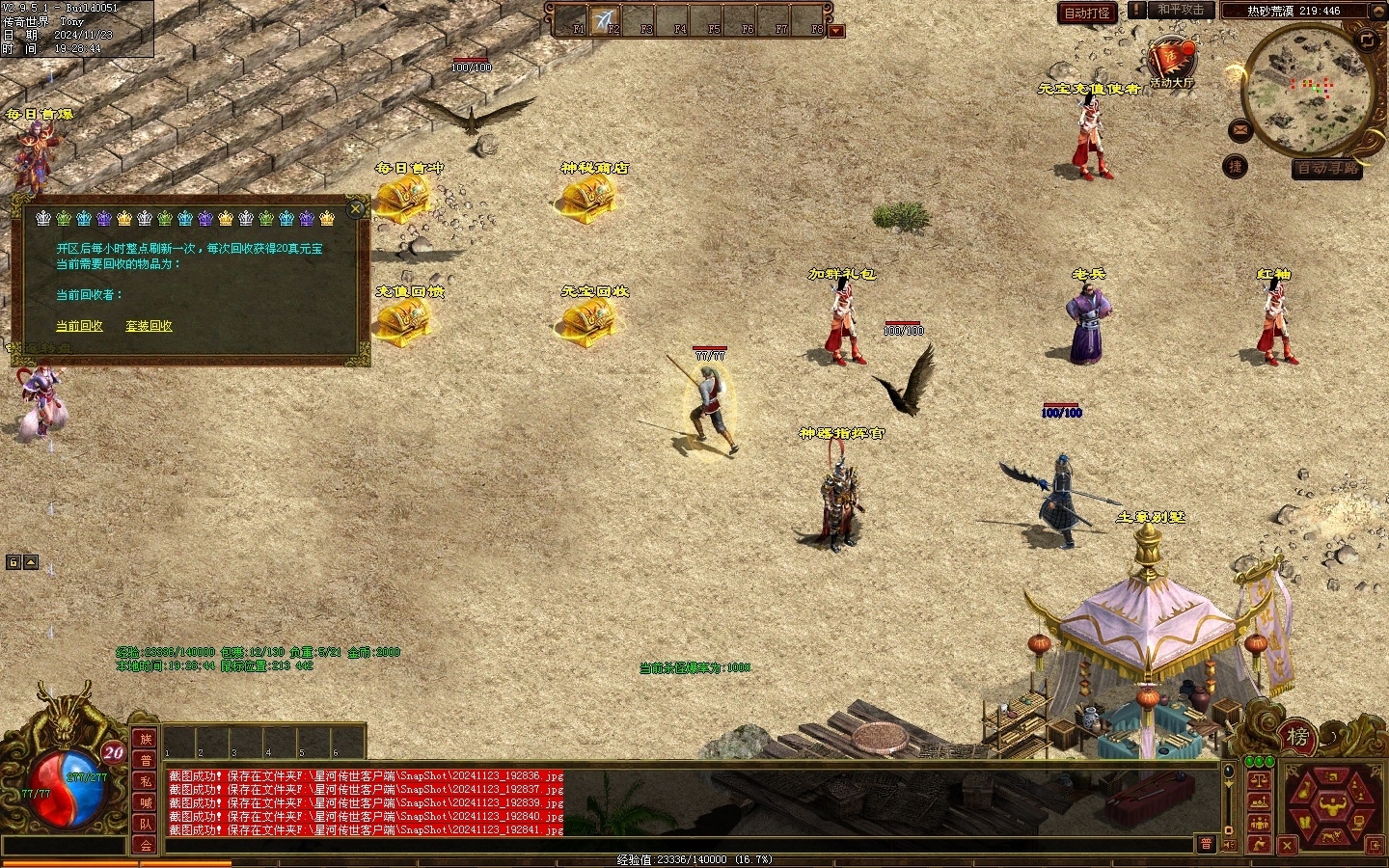Image resolution: width=1389 pixels, height=868 pixels.
Task: Toggle the 自动打怪 auto-fight button
Action: 1086,13
